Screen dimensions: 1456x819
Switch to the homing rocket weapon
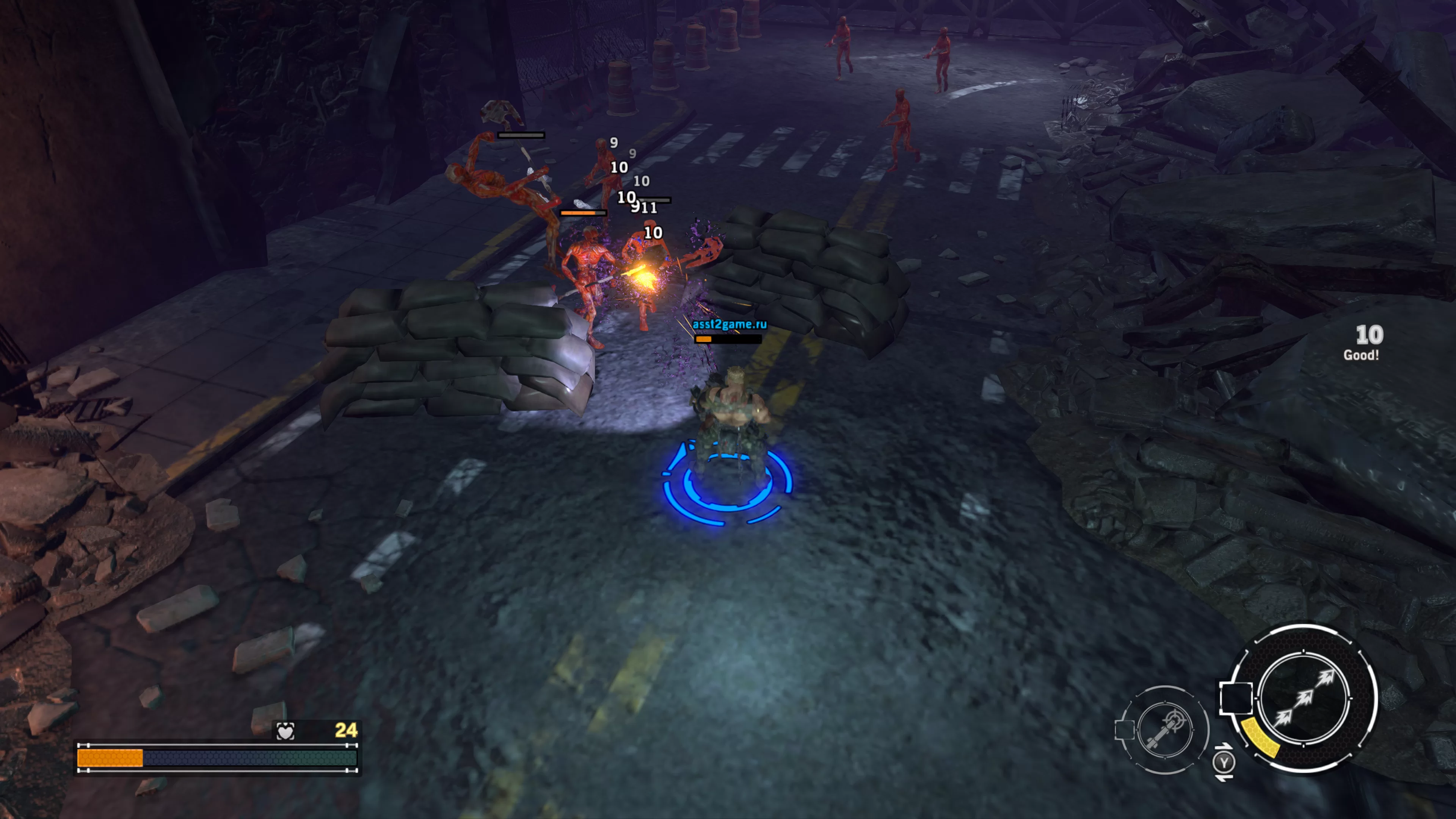coord(1164,730)
